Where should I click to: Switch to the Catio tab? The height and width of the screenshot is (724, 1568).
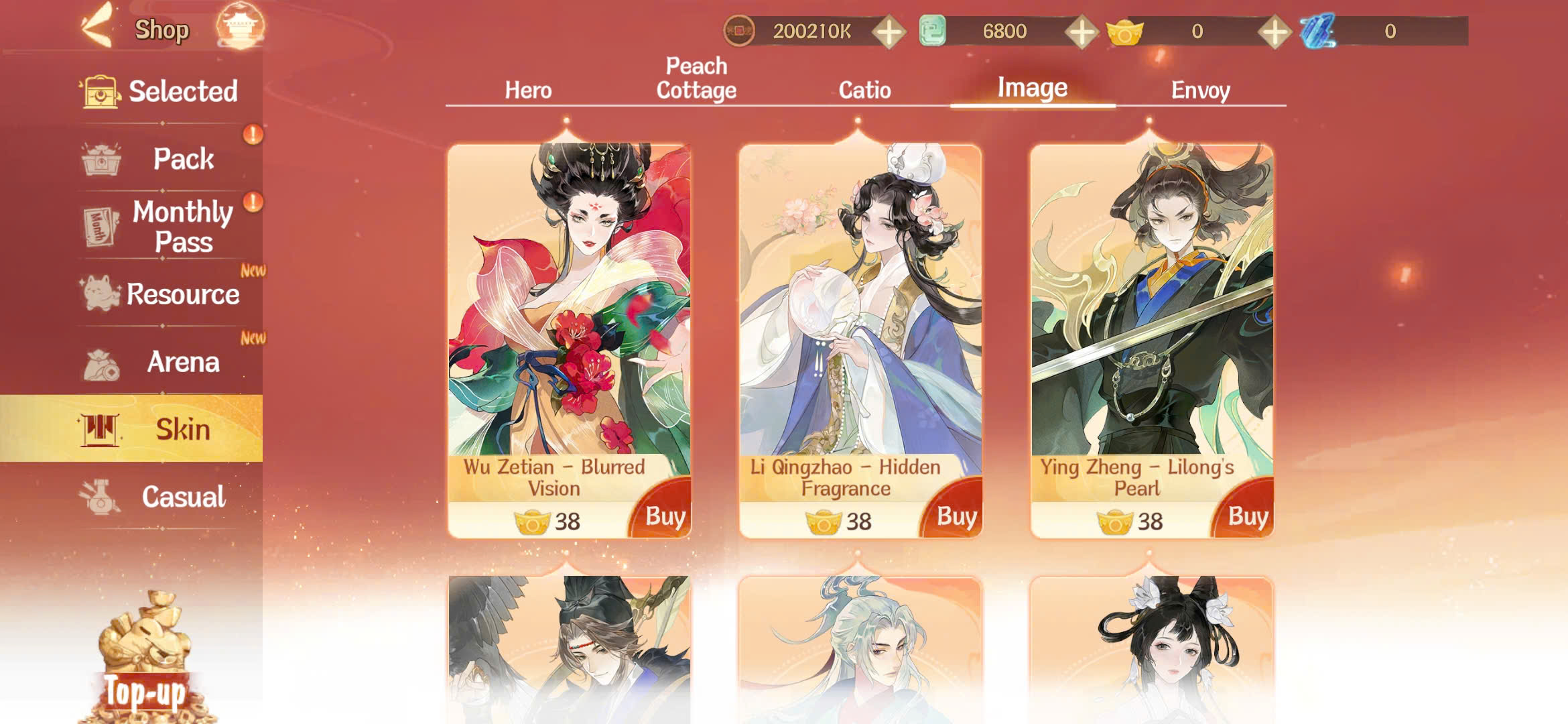(864, 90)
